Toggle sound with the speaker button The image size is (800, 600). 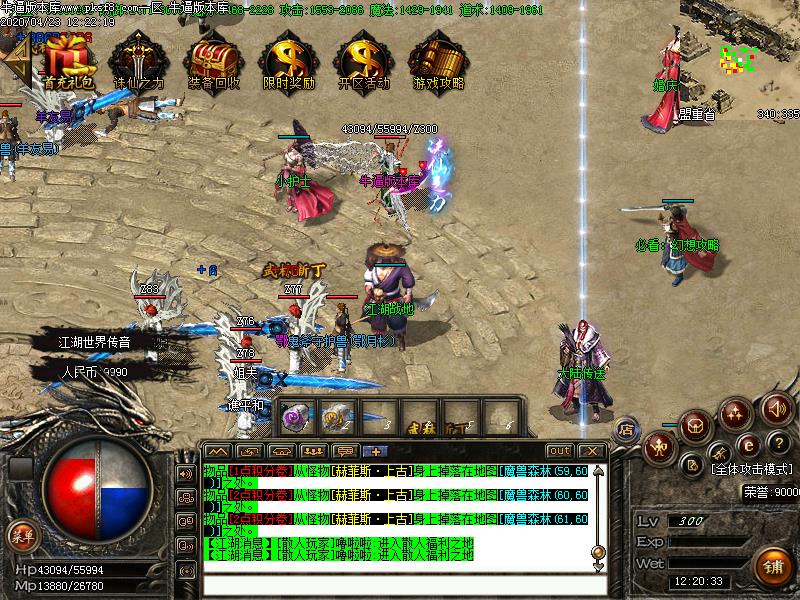[x=776, y=408]
